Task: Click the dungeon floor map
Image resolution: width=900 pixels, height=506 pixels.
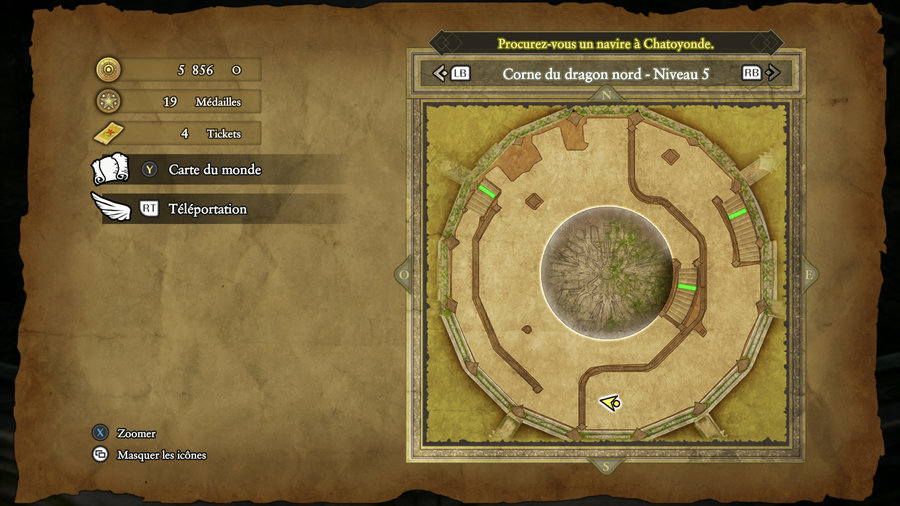Action: coord(605,273)
